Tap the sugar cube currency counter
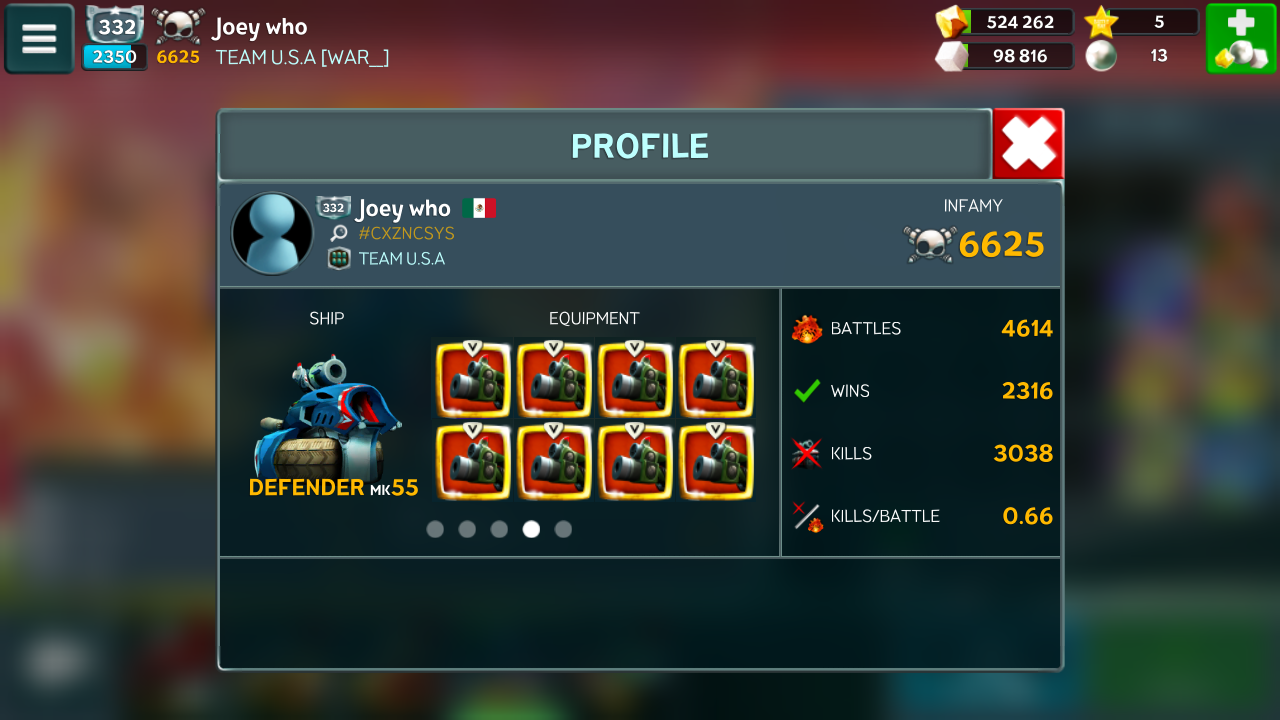This screenshot has width=1280, height=720. click(1006, 56)
